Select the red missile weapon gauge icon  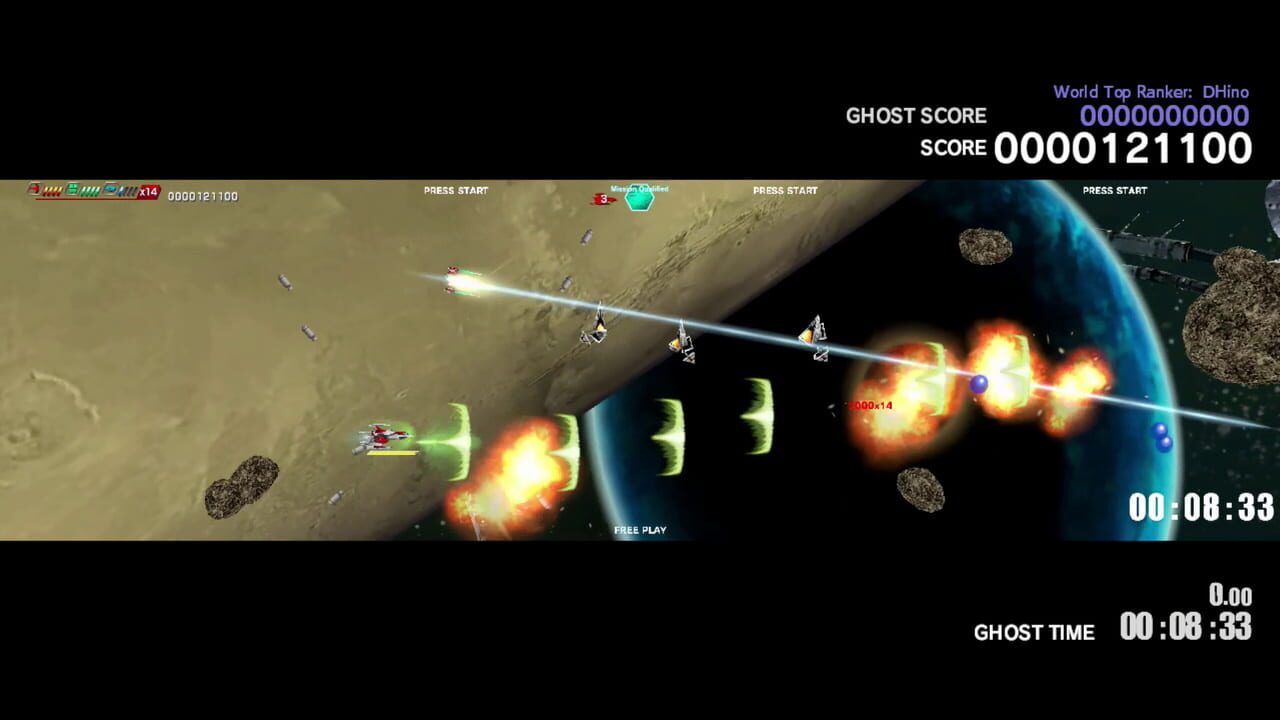click(x=34, y=190)
